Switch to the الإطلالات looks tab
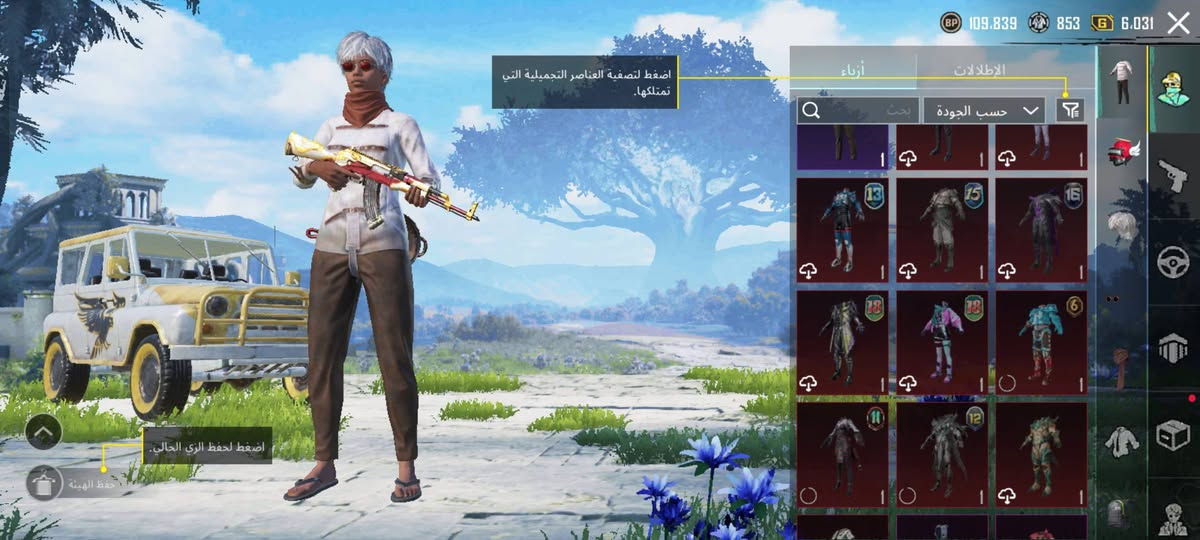 pos(978,70)
